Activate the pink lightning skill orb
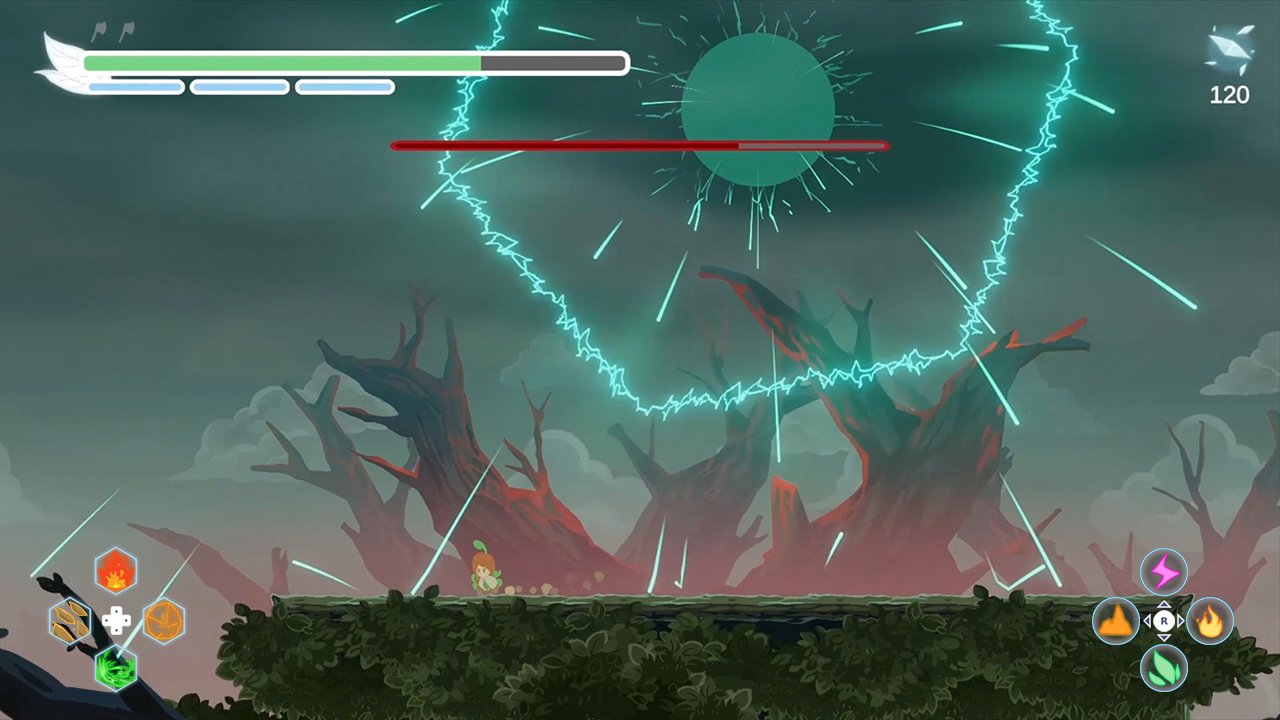 pyautogui.click(x=1163, y=571)
